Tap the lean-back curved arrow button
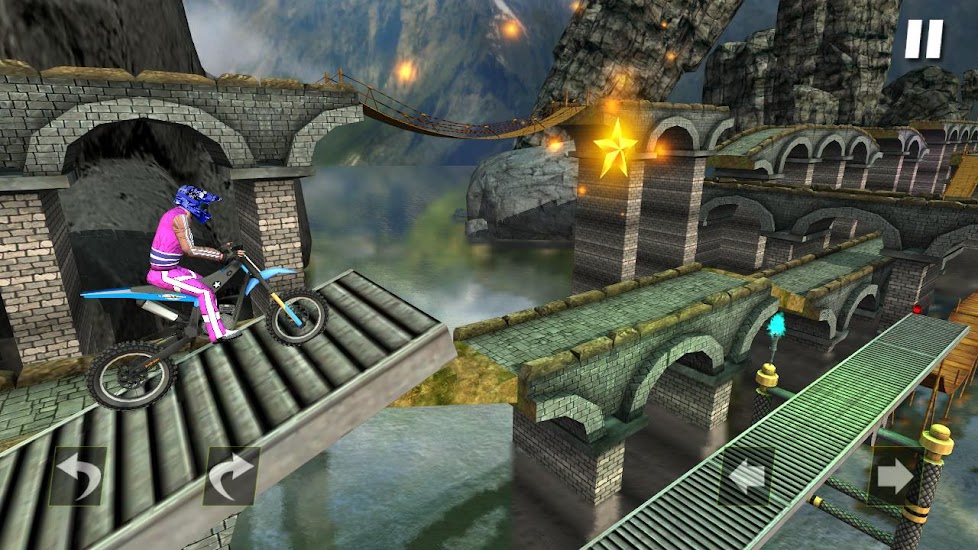This screenshot has width=978, height=550. click(78, 475)
